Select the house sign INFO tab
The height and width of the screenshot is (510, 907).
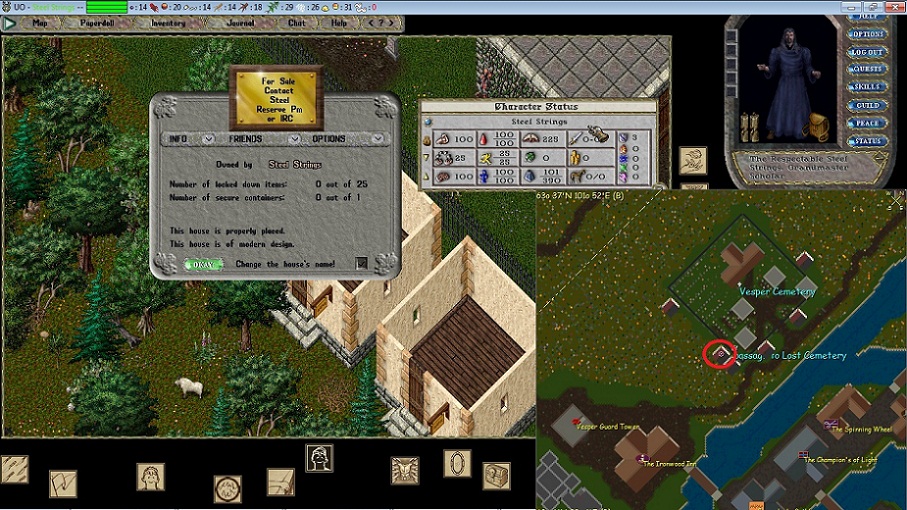(179, 139)
